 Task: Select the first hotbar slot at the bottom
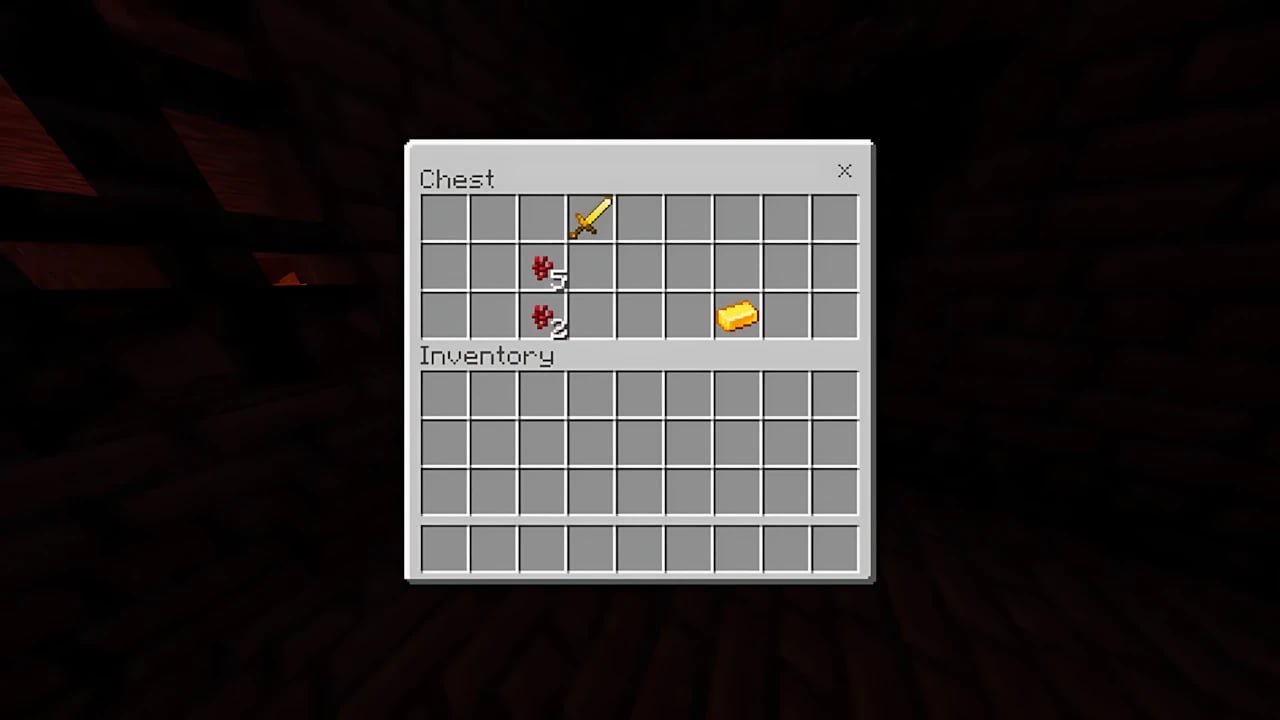pyautogui.click(x=443, y=547)
